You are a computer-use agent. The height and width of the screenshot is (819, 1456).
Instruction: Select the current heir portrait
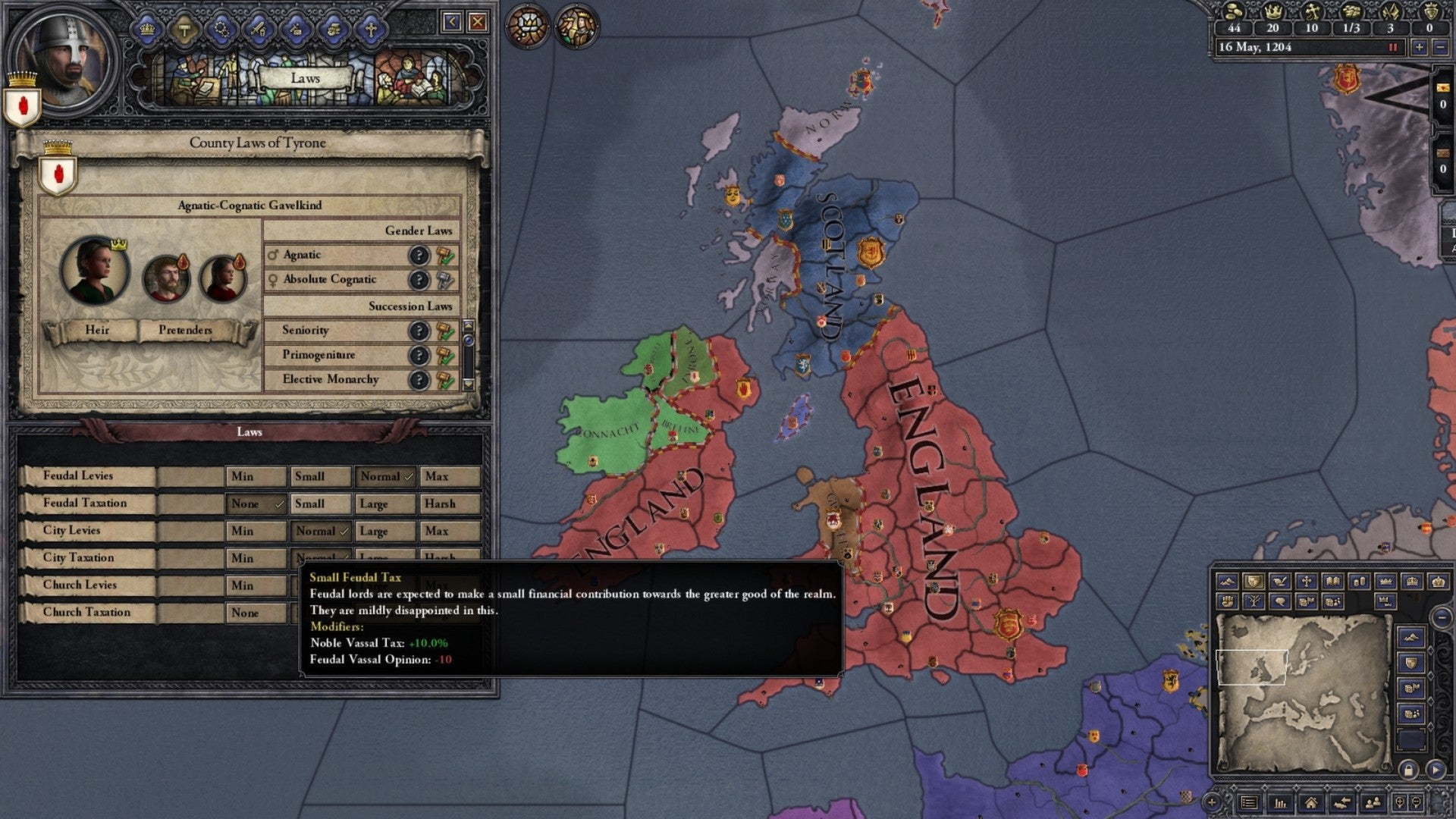click(95, 271)
